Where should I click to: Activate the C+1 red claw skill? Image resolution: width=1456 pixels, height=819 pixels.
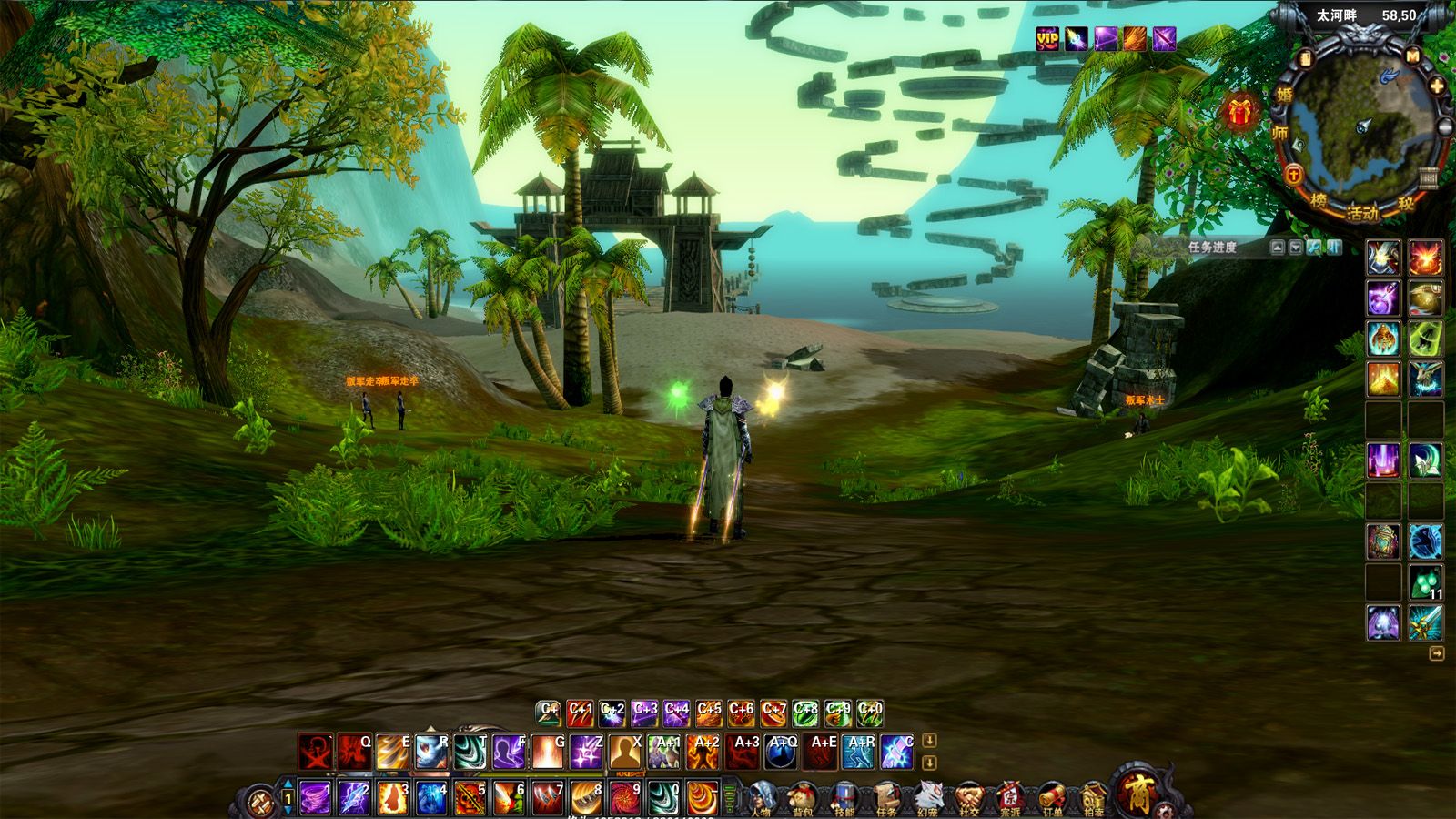(x=580, y=713)
